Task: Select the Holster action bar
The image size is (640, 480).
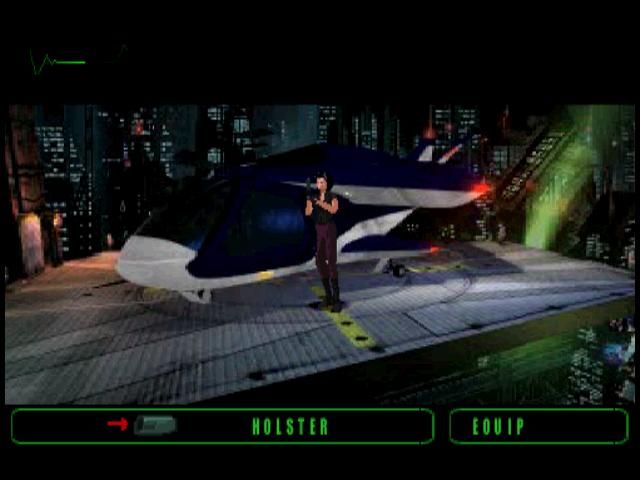Action: [290, 427]
